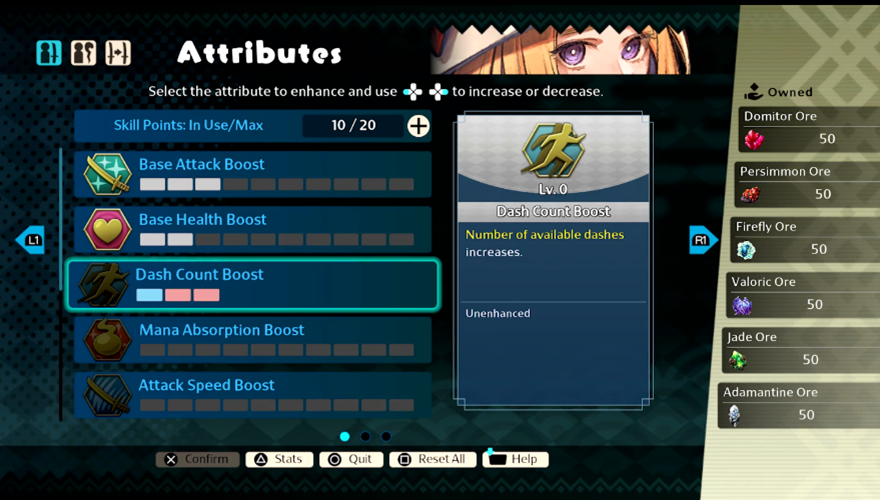Pick the Mana Absorption Boost attribute
Viewport: 880px width, 500px height.
(255, 339)
